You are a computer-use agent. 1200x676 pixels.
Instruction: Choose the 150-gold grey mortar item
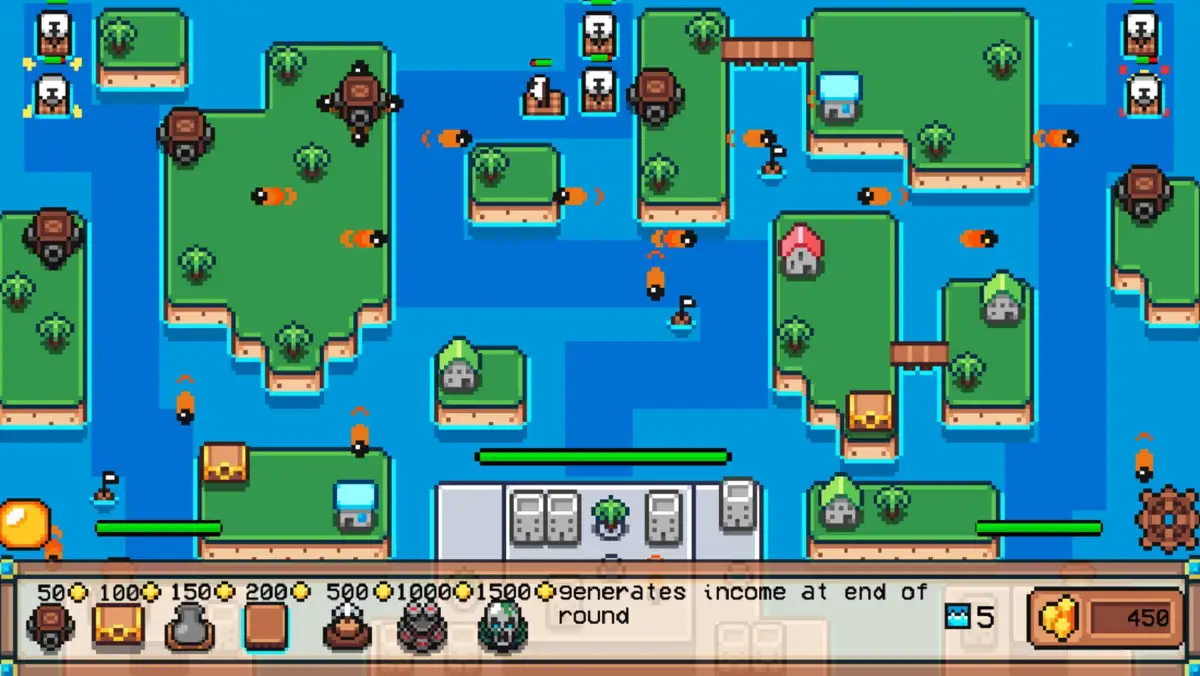coord(189,627)
